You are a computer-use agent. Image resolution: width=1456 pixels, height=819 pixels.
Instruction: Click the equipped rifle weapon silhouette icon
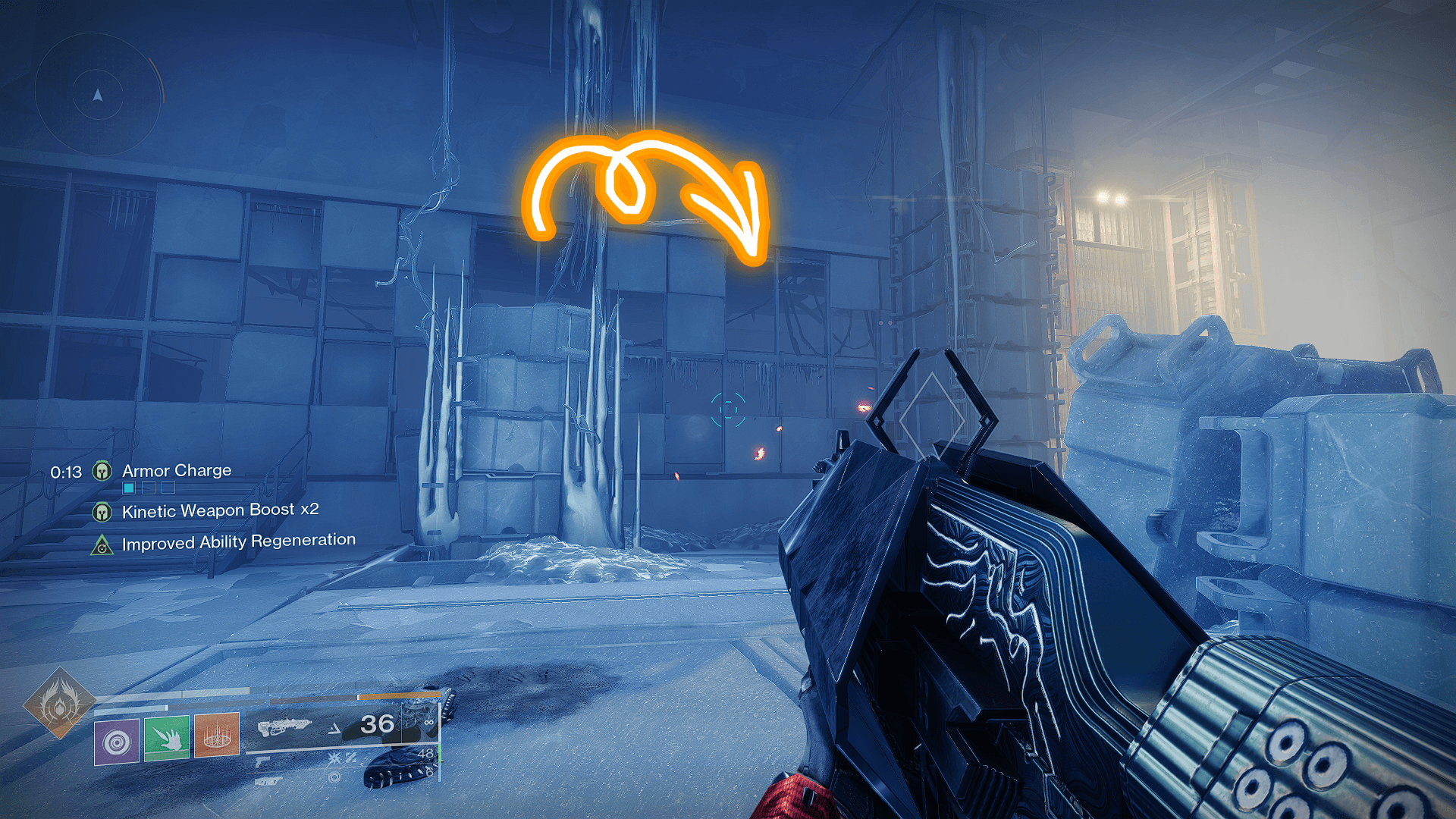click(x=286, y=726)
